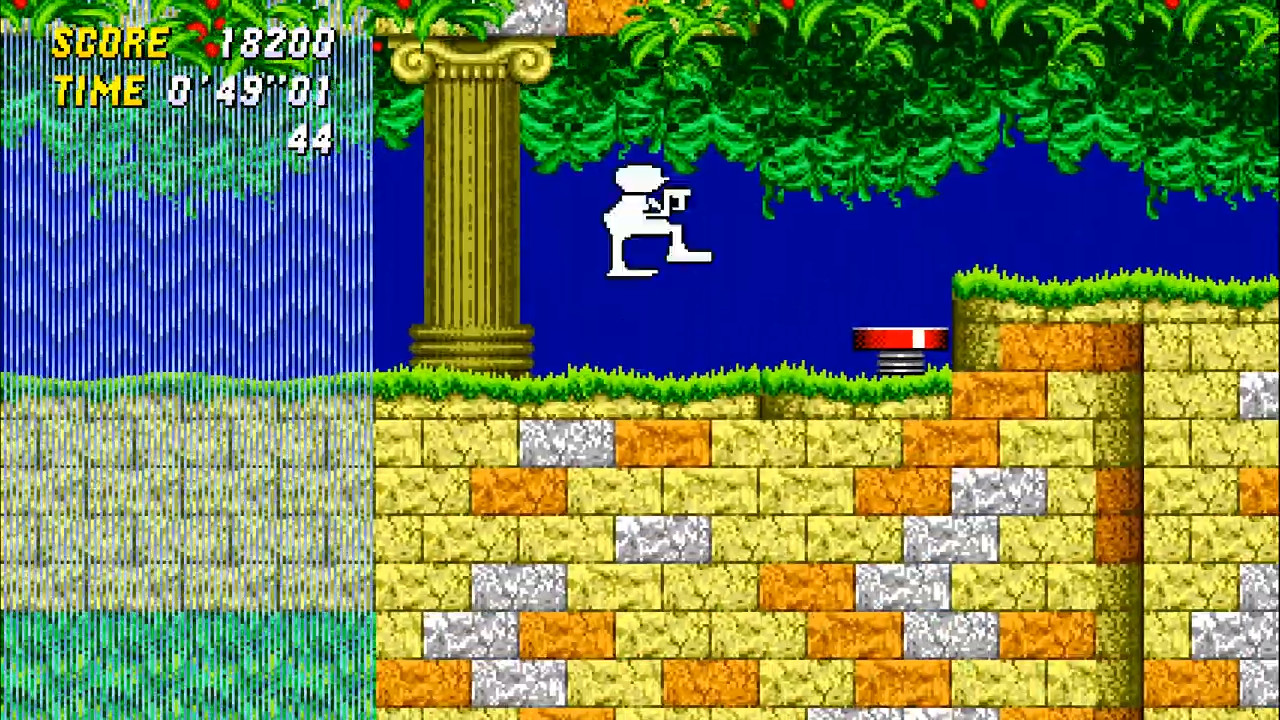Click the SCORE label in the HUD
The height and width of the screenshot is (720, 1280).
[110, 42]
